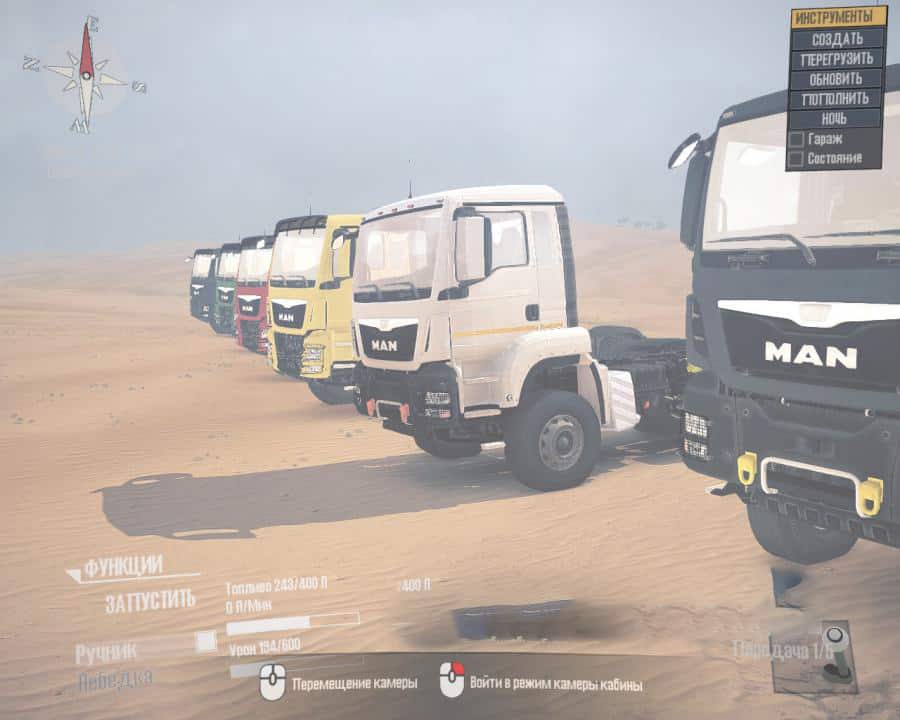Viewport: 900px width, 720px height.
Task: Choose the Перегрузить option
Action: [838, 59]
